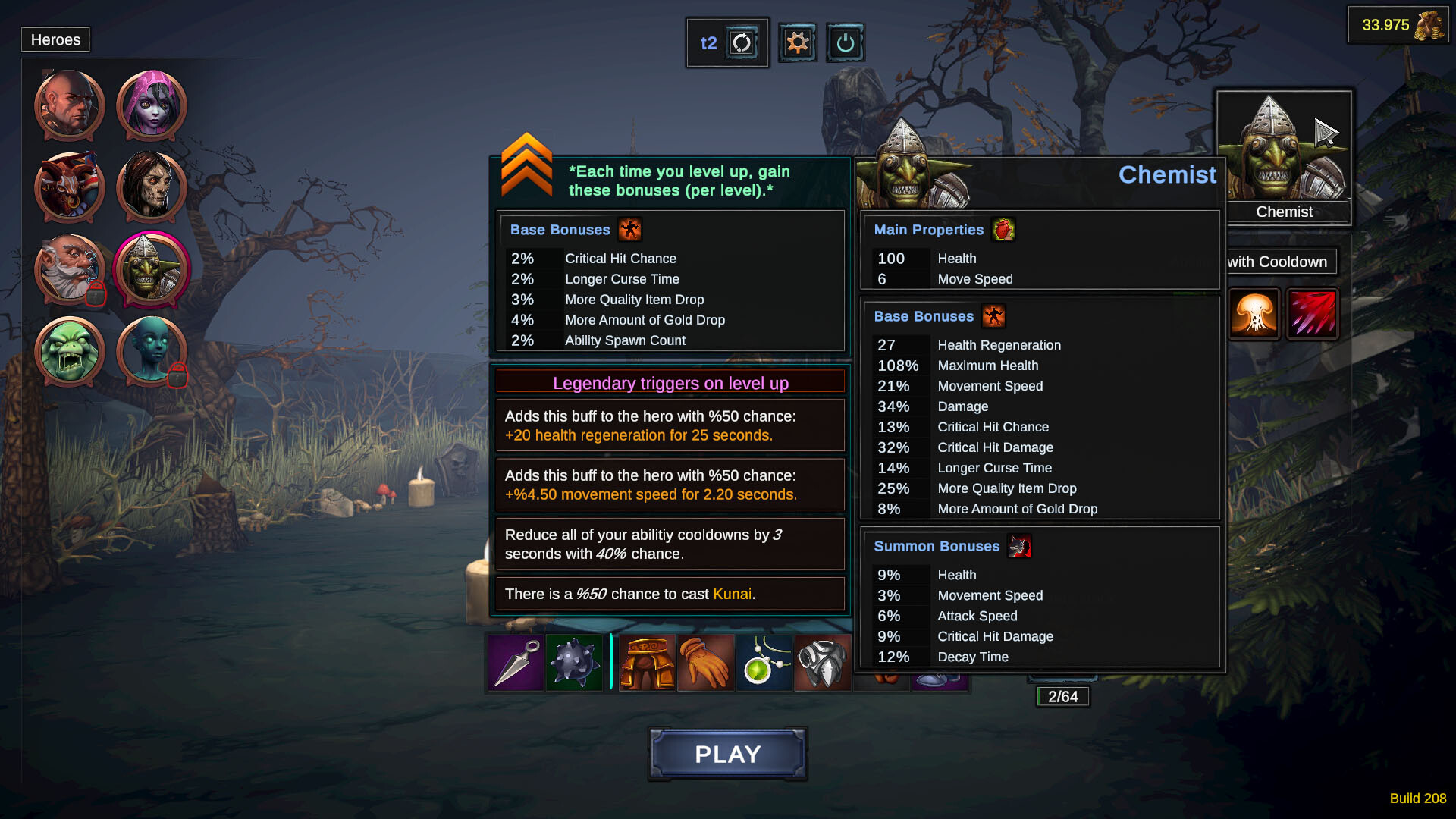Click the Heroes tab label
Screen dimensions: 1456x819
(55, 39)
